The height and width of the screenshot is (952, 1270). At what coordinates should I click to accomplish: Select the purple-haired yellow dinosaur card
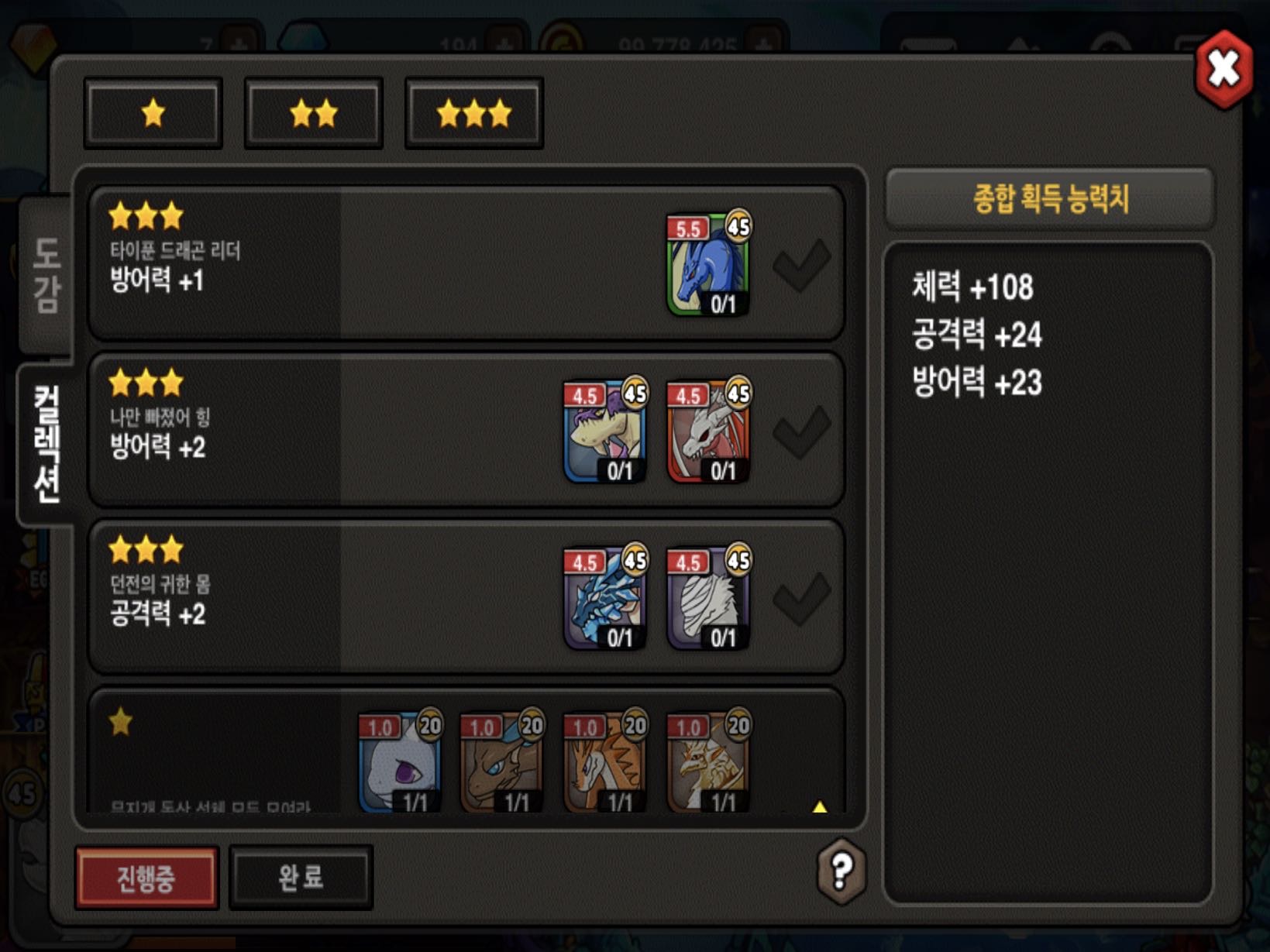click(x=605, y=431)
